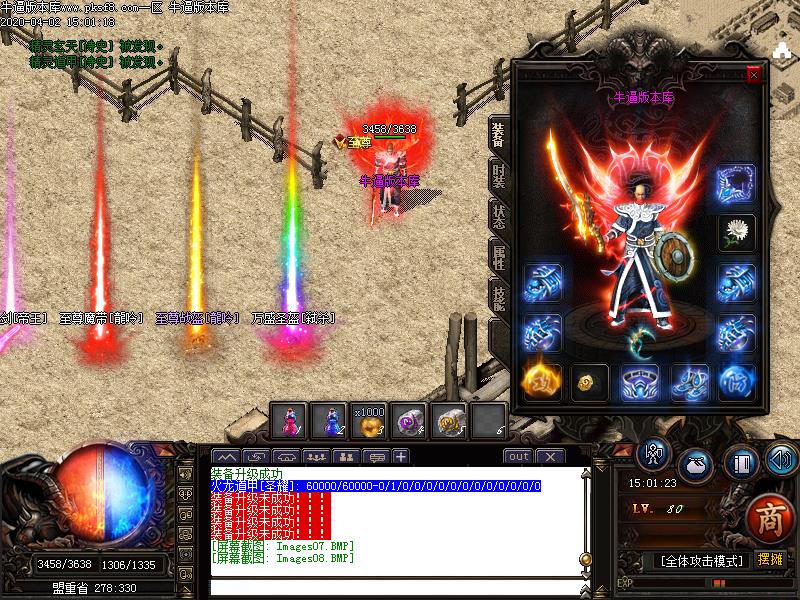Toggle the sound speaker icon
The image size is (800, 600).
(x=781, y=460)
